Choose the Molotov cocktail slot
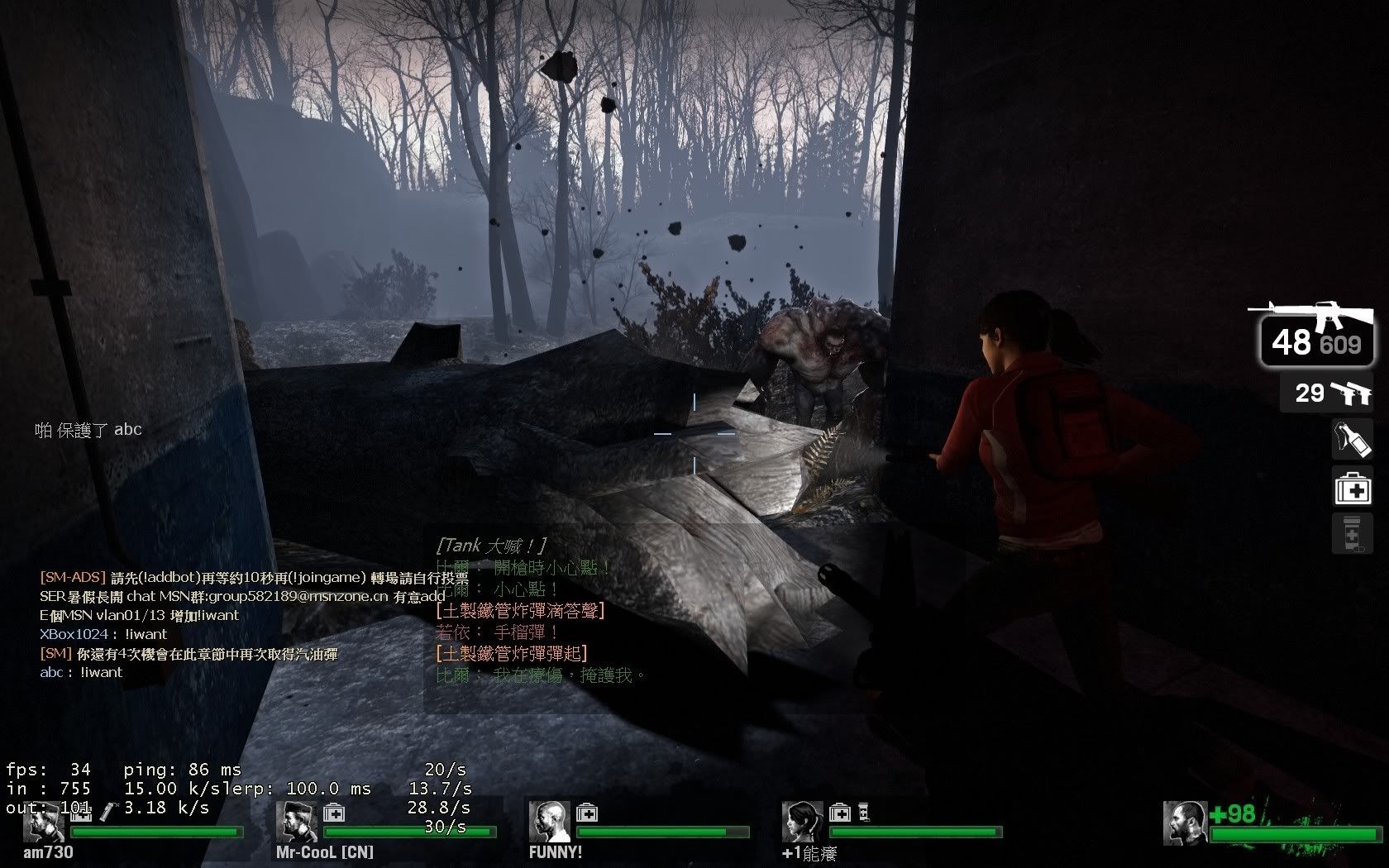1389x868 pixels. [1352, 440]
